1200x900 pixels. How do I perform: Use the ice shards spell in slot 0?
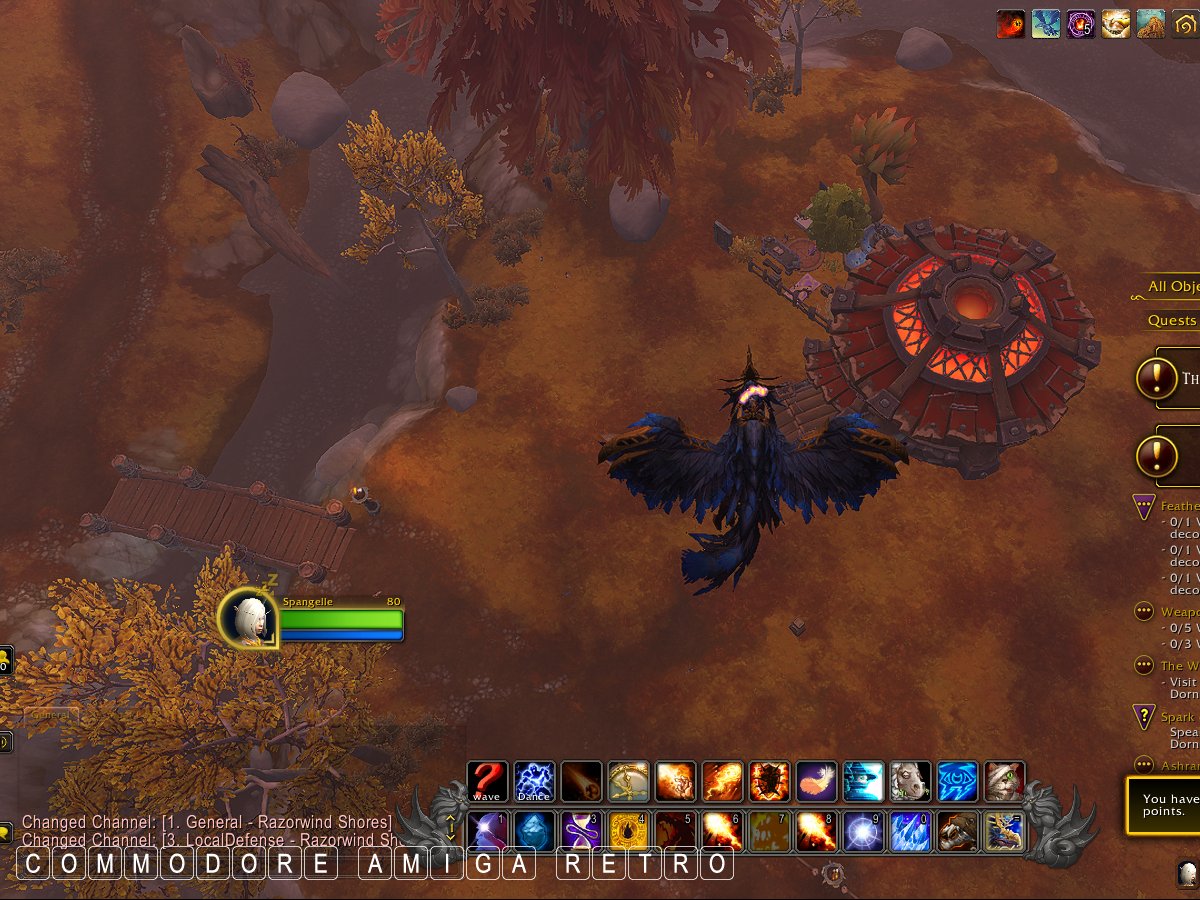pyautogui.click(x=910, y=831)
